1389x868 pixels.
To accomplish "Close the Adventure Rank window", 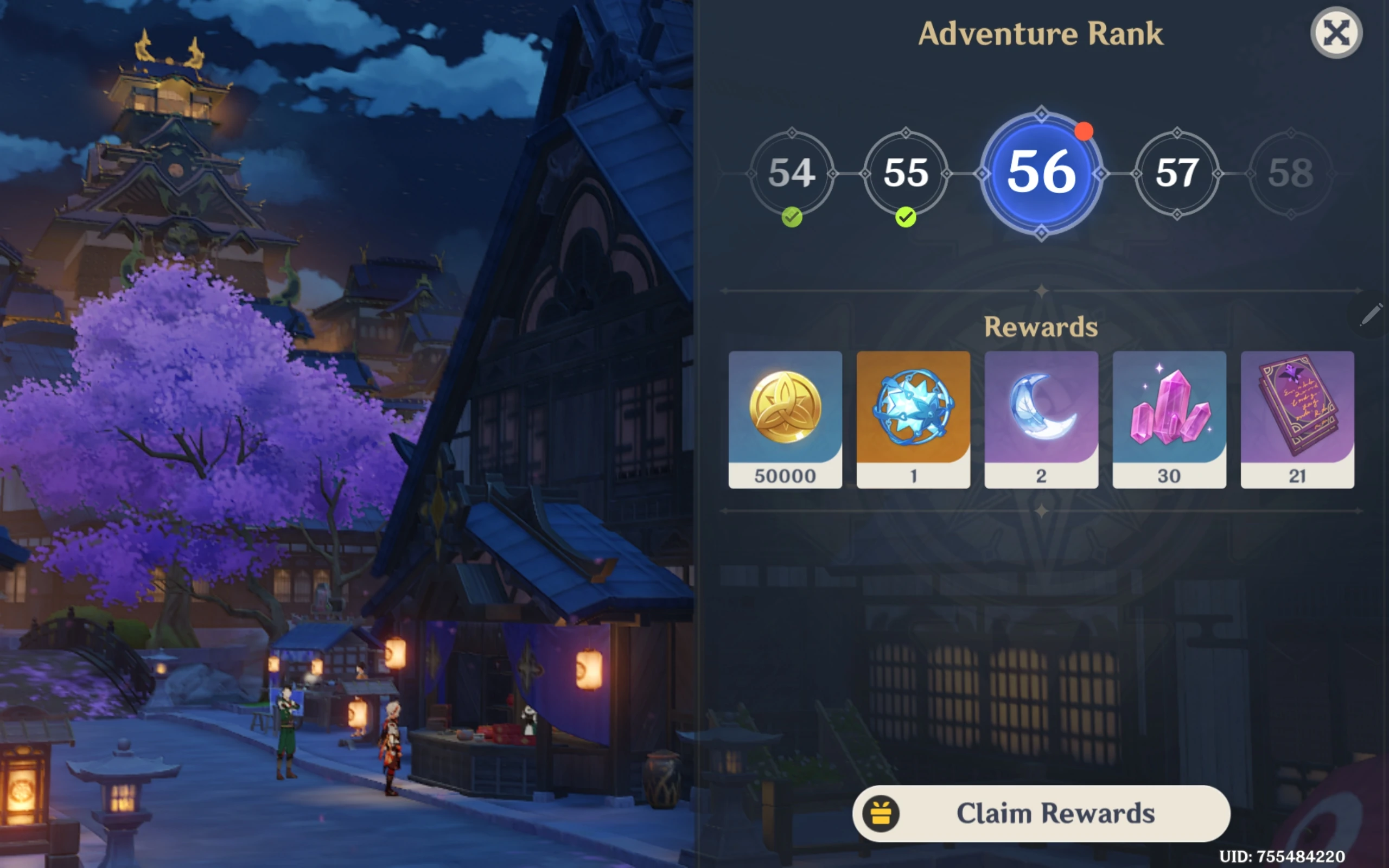I will (1336, 32).
